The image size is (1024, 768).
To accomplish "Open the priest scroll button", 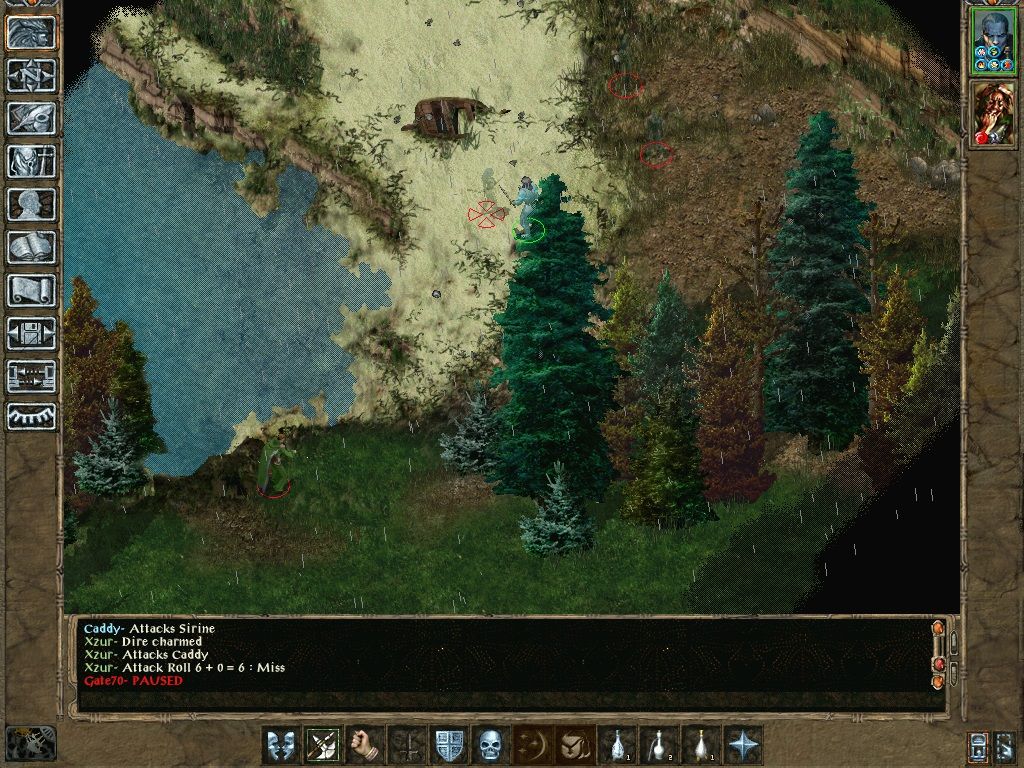I will point(32,290).
